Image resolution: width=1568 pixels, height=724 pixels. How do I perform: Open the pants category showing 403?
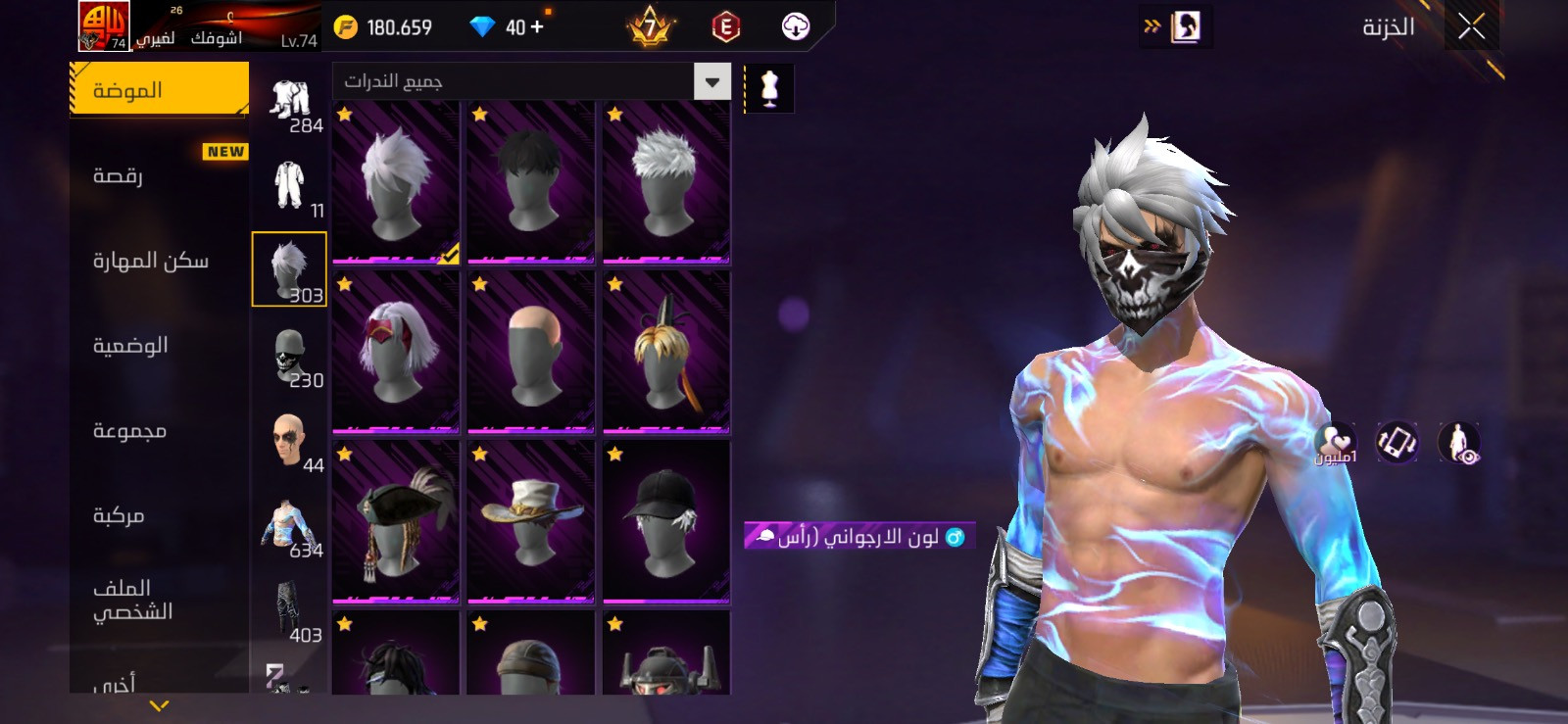pyautogui.click(x=290, y=611)
